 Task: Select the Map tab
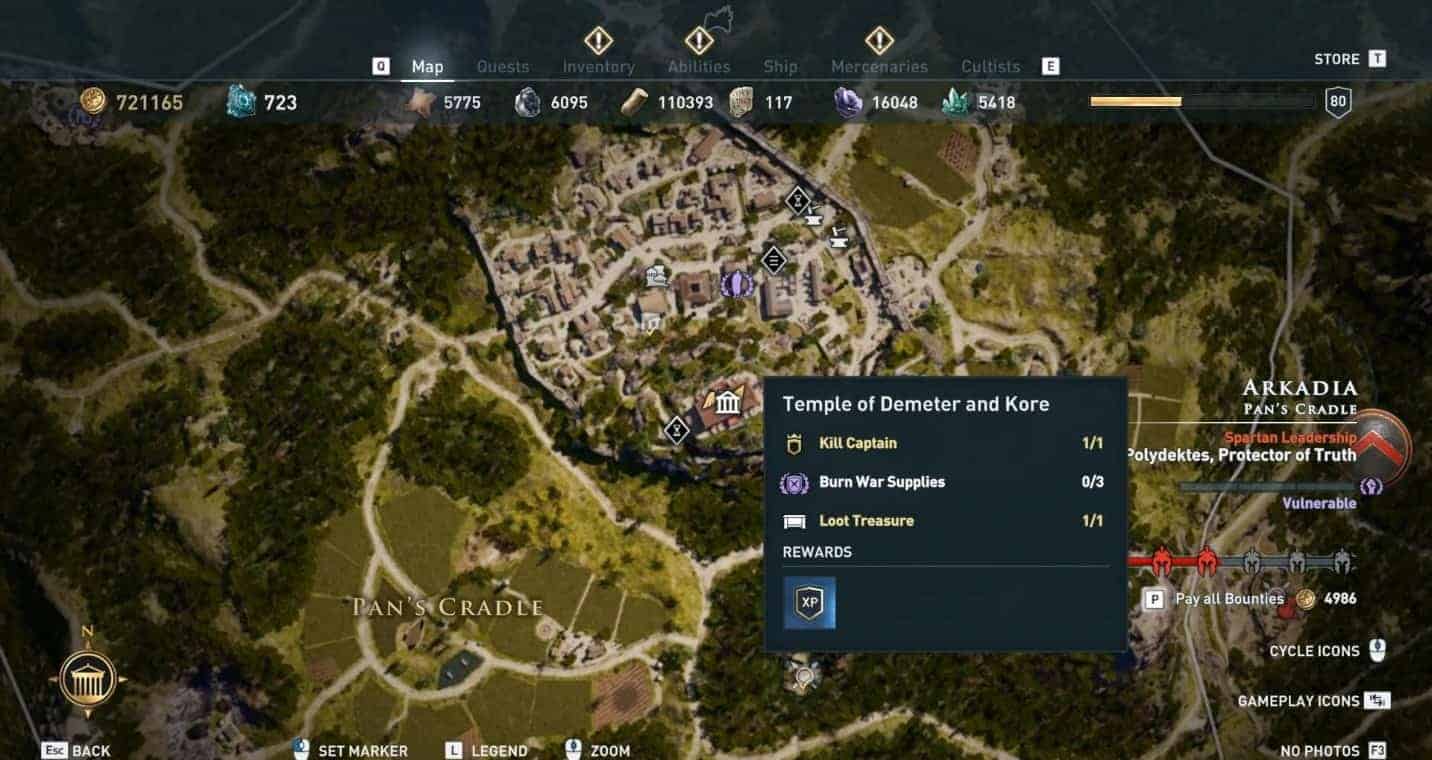[427, 67]
